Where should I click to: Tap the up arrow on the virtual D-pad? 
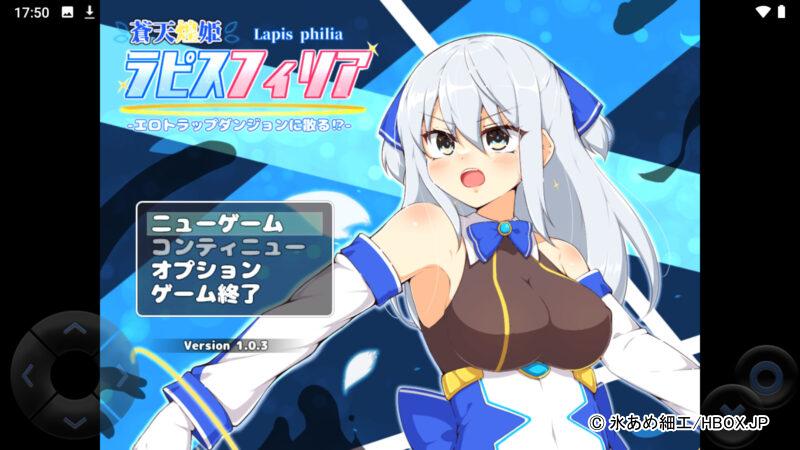73,329
